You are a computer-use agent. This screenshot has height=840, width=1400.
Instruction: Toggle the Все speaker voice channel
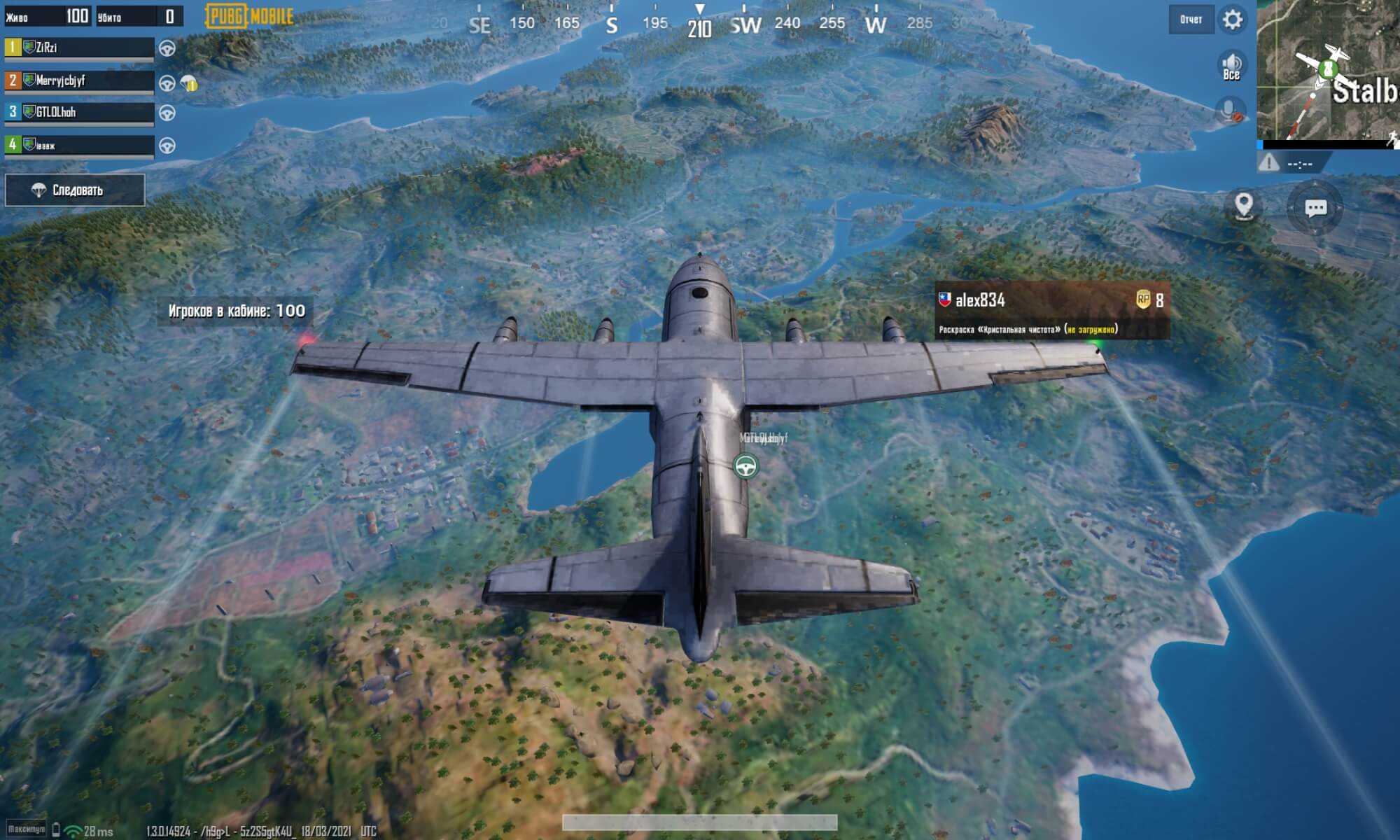coord(1231,66)
